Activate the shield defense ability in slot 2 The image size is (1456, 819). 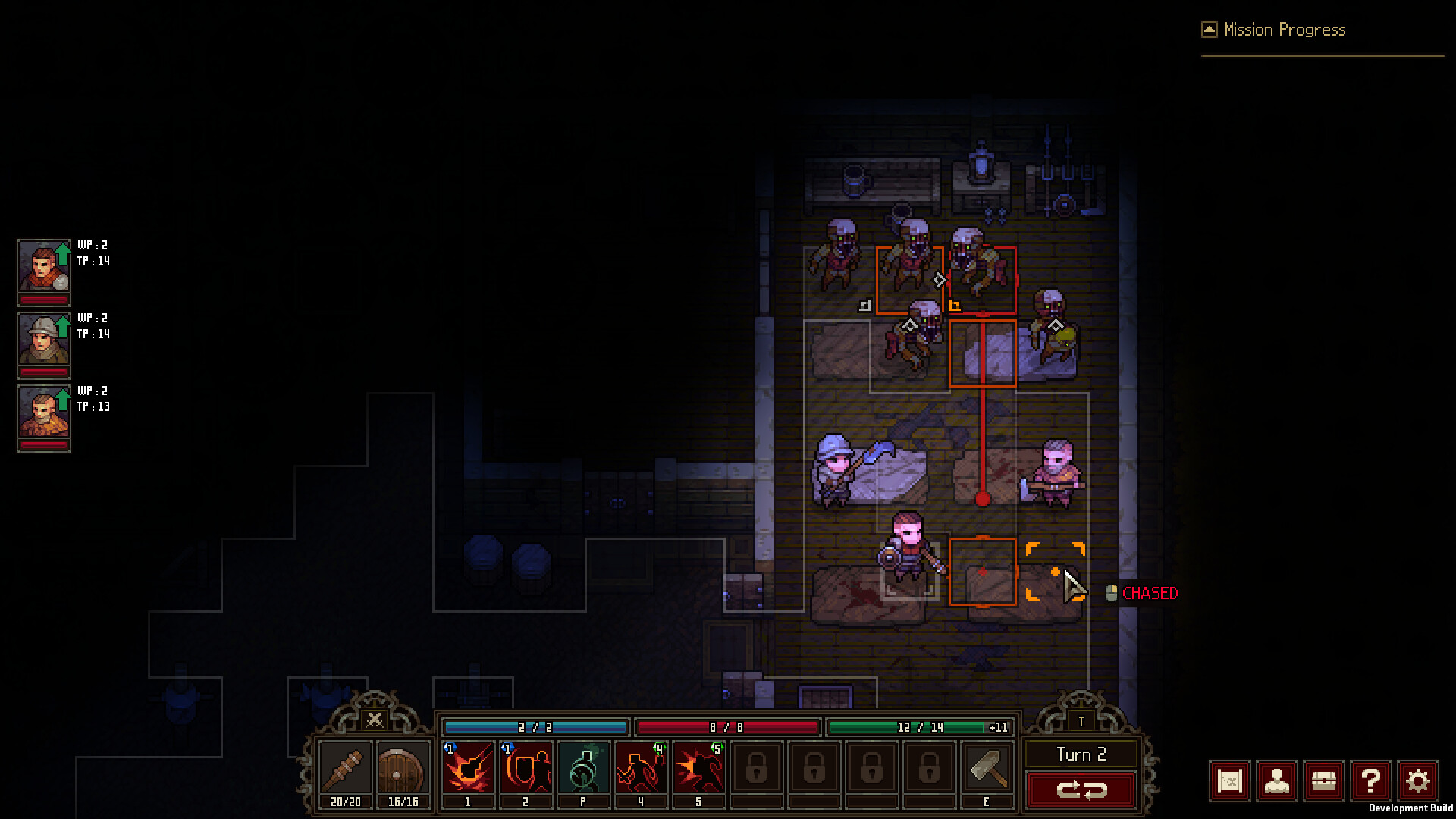click(x=526, y=767)
